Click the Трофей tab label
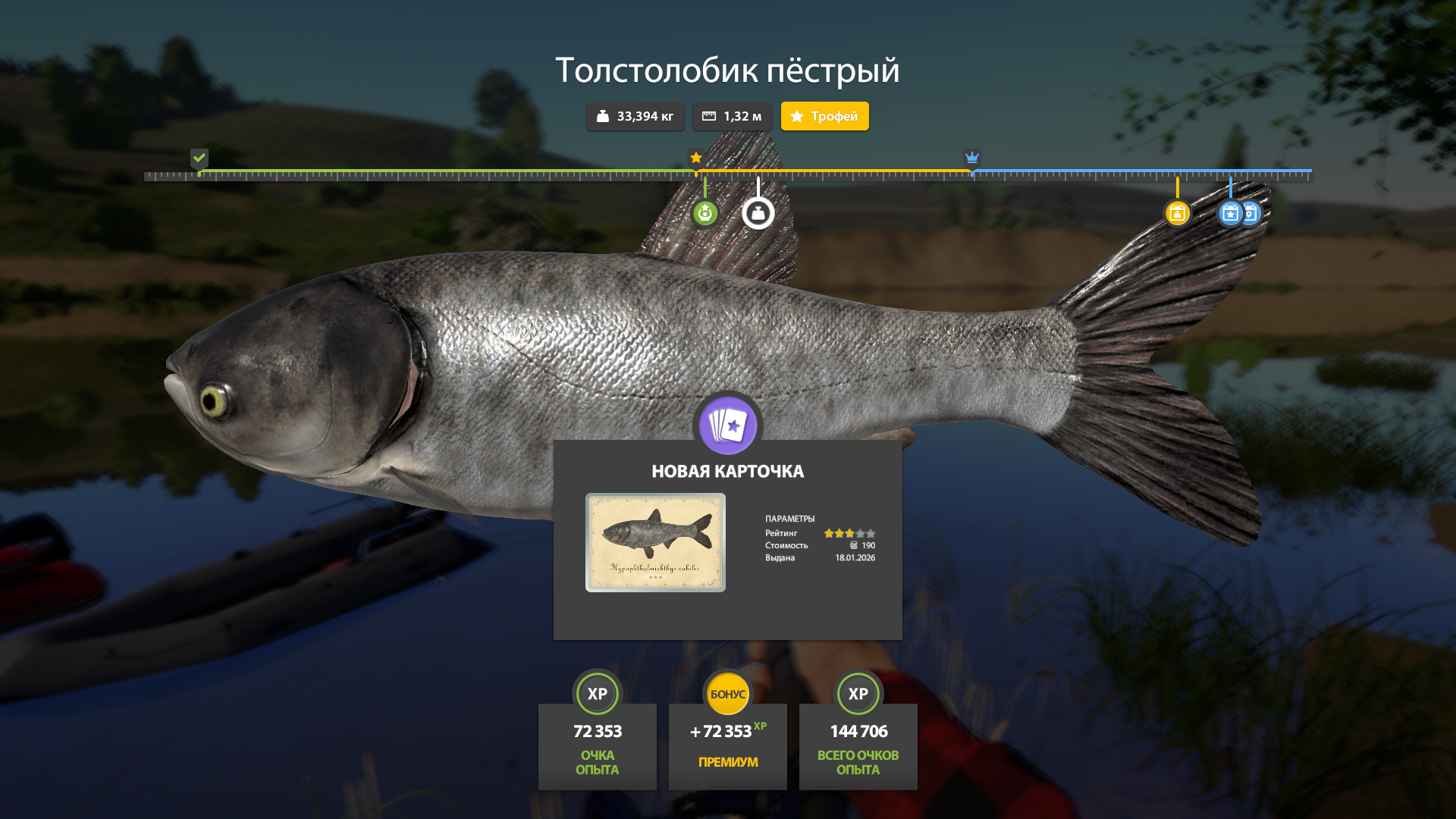Image resolution: width=1456 pixels, height=819 pixels. 824,116
